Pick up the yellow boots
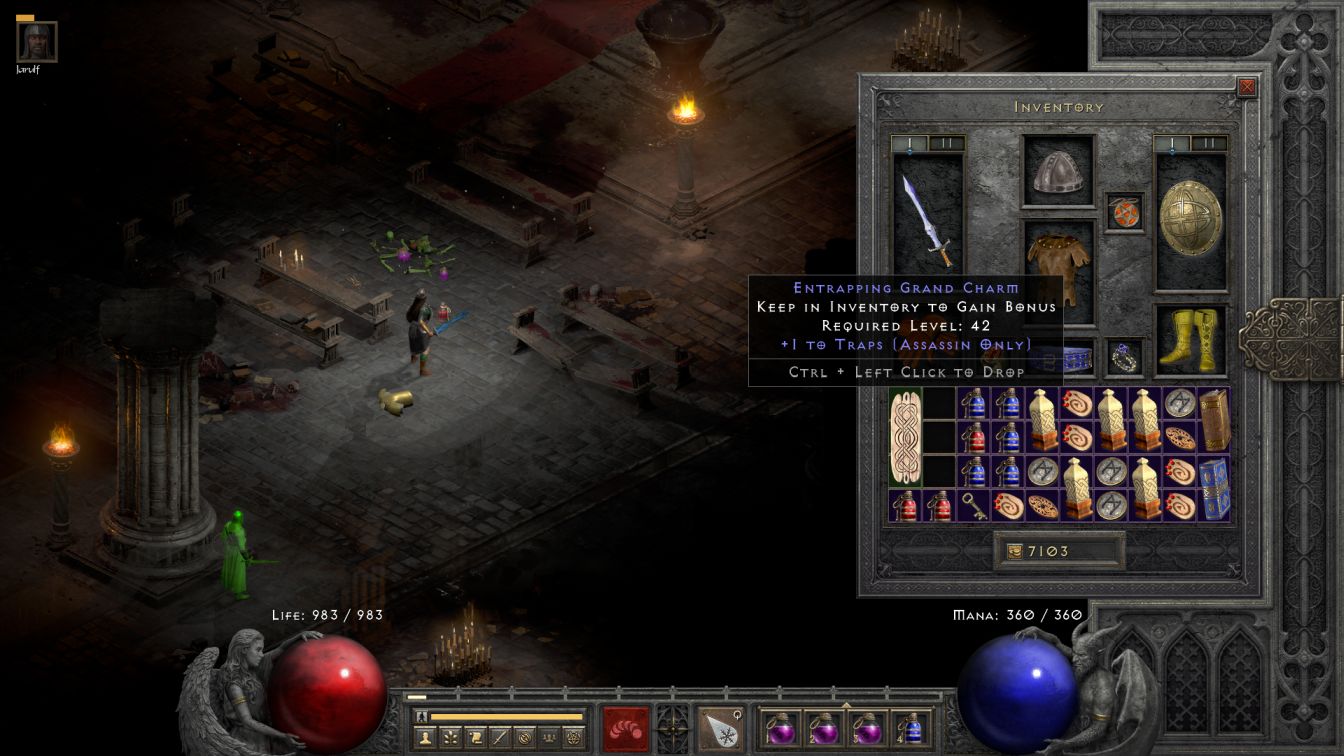The image size is (1344, 756). (1191, 341)
